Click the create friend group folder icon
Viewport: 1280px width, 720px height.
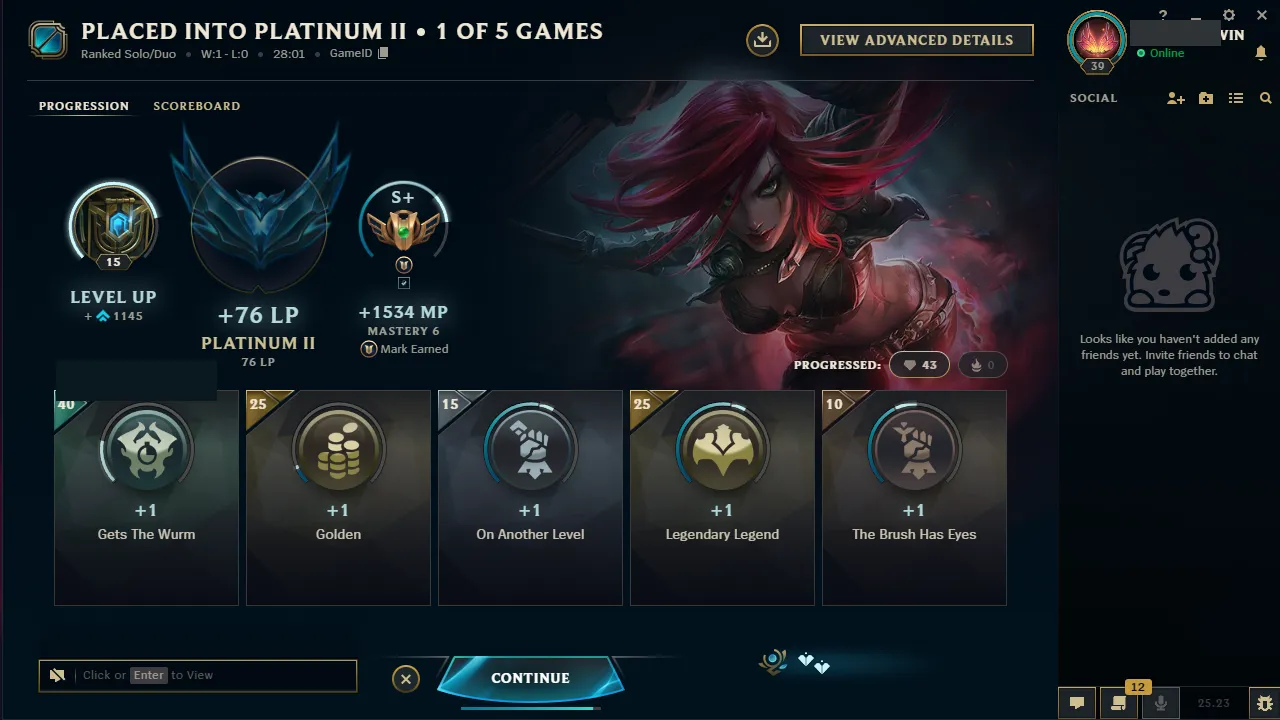click(x=1206, y=98)
